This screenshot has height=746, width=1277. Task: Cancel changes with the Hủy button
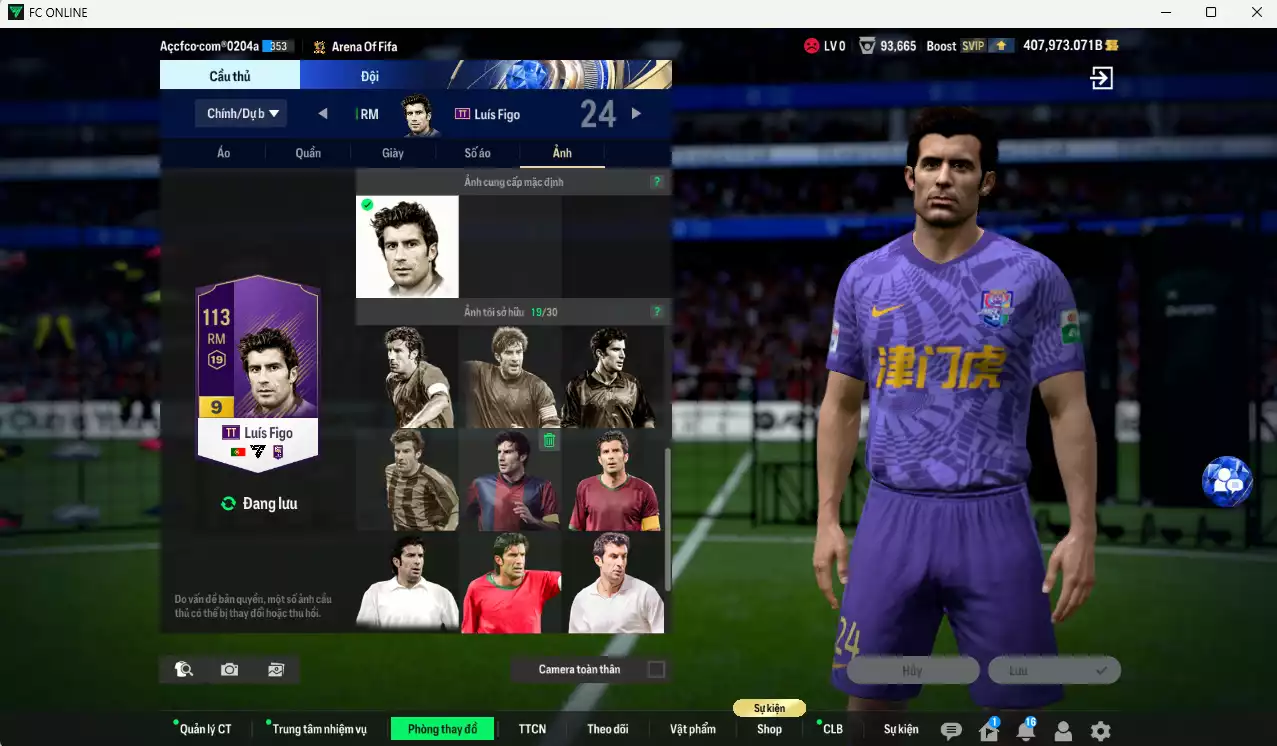pyautogui.click(x=912, y=670)
